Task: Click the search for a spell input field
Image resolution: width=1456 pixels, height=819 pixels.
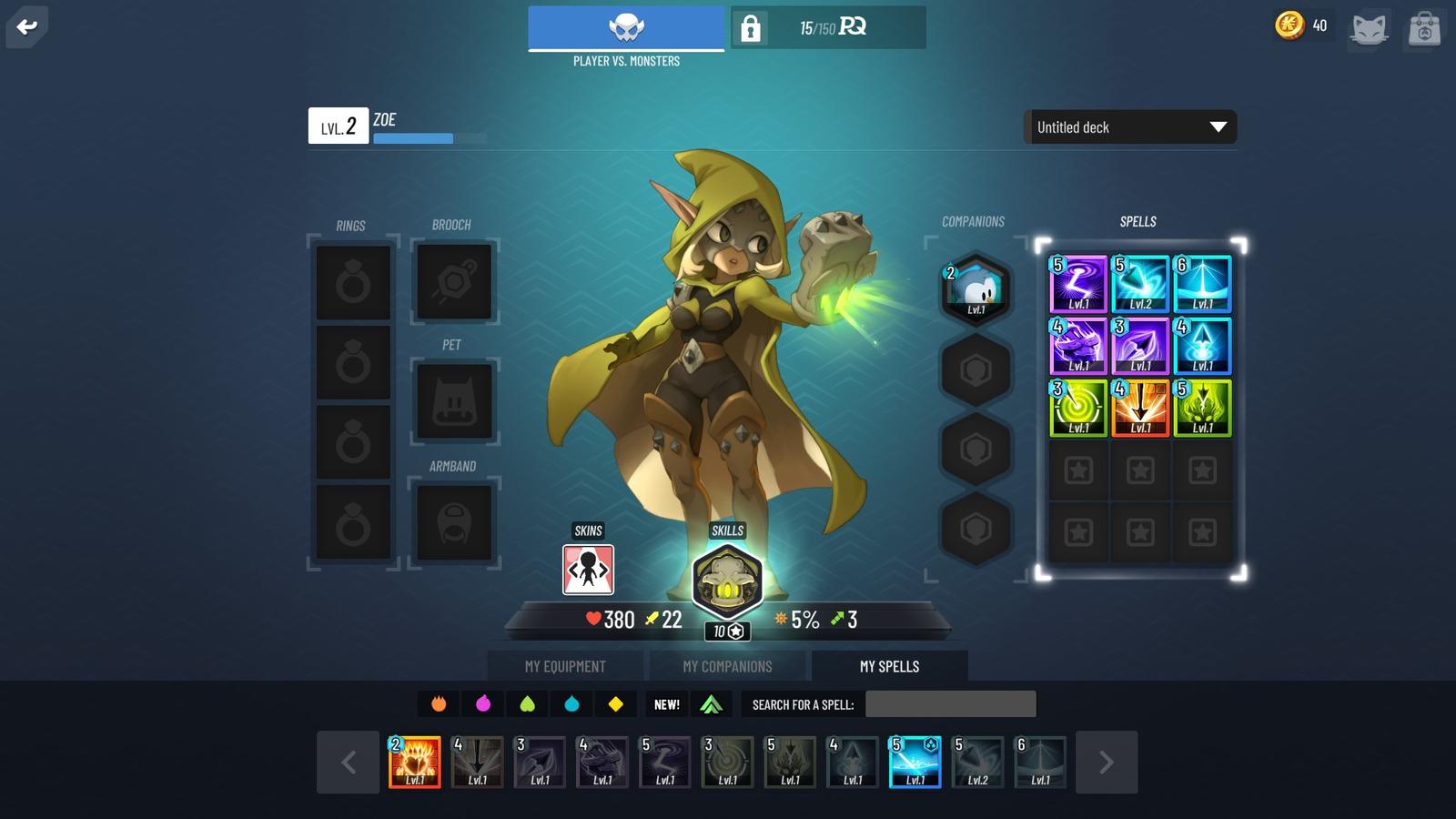Action: [x=951, y=703]
